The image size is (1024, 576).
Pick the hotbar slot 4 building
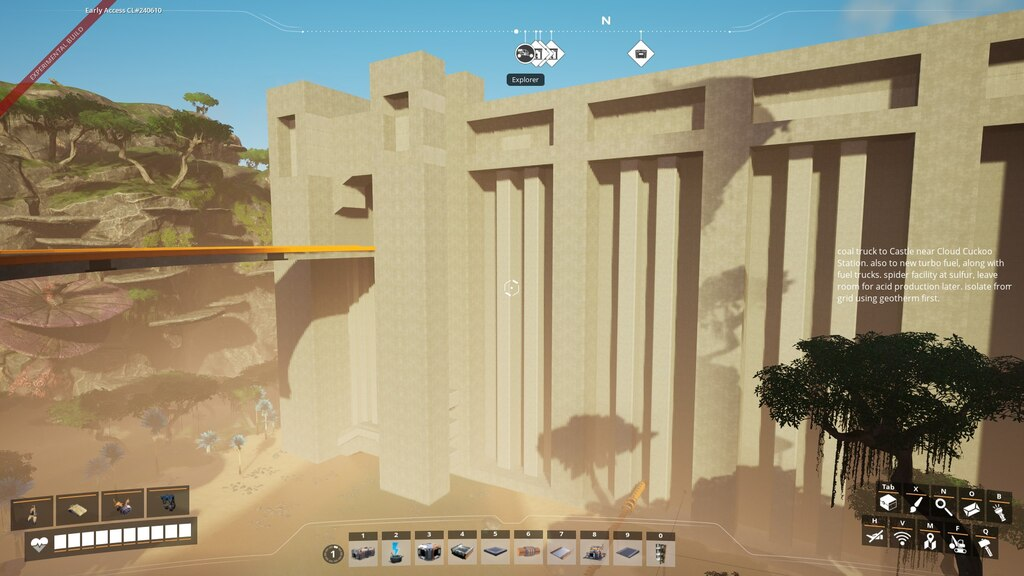click(x=461, y=553)
